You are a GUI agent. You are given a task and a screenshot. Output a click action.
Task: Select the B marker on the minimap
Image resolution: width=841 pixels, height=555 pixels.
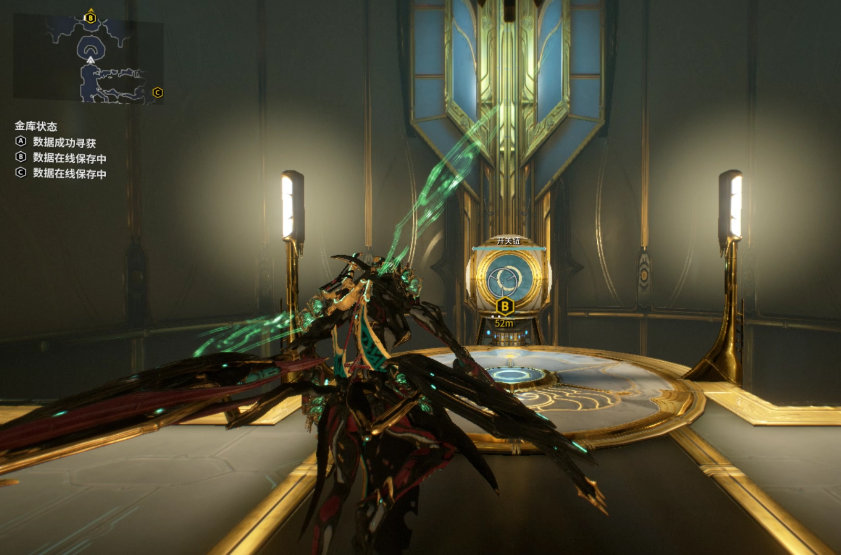click(x=91, y=17)
